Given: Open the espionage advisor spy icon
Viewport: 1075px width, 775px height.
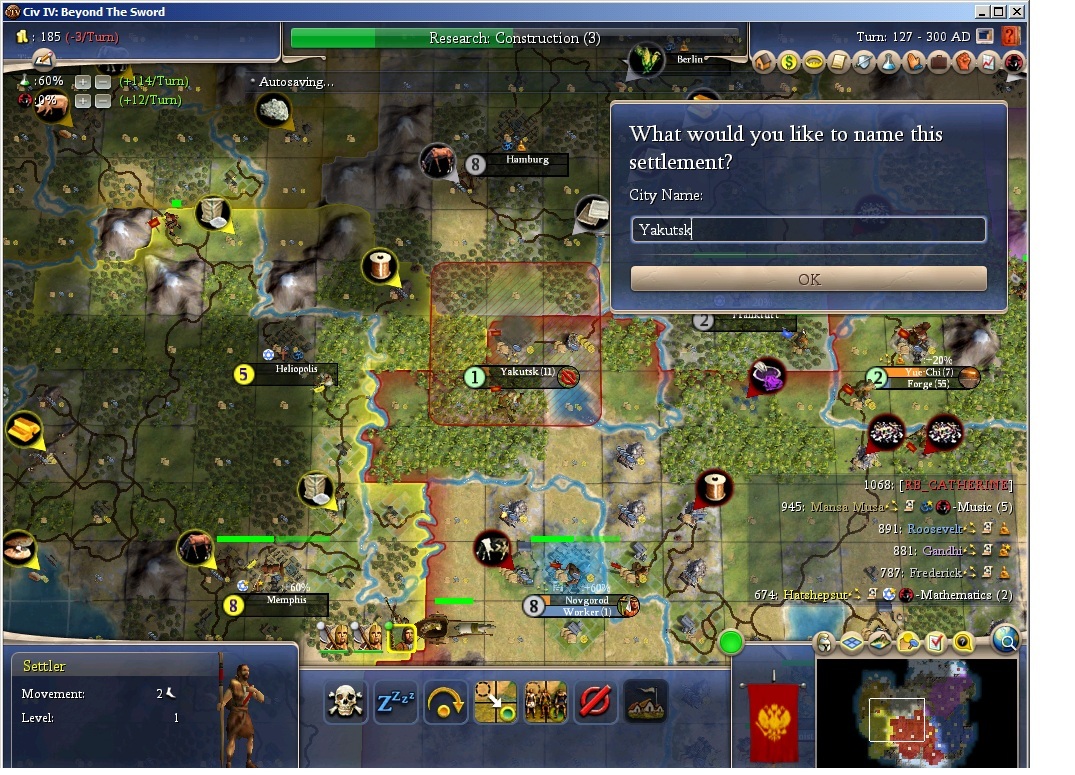Looking at the screenshot, I should pos(1013,62).
